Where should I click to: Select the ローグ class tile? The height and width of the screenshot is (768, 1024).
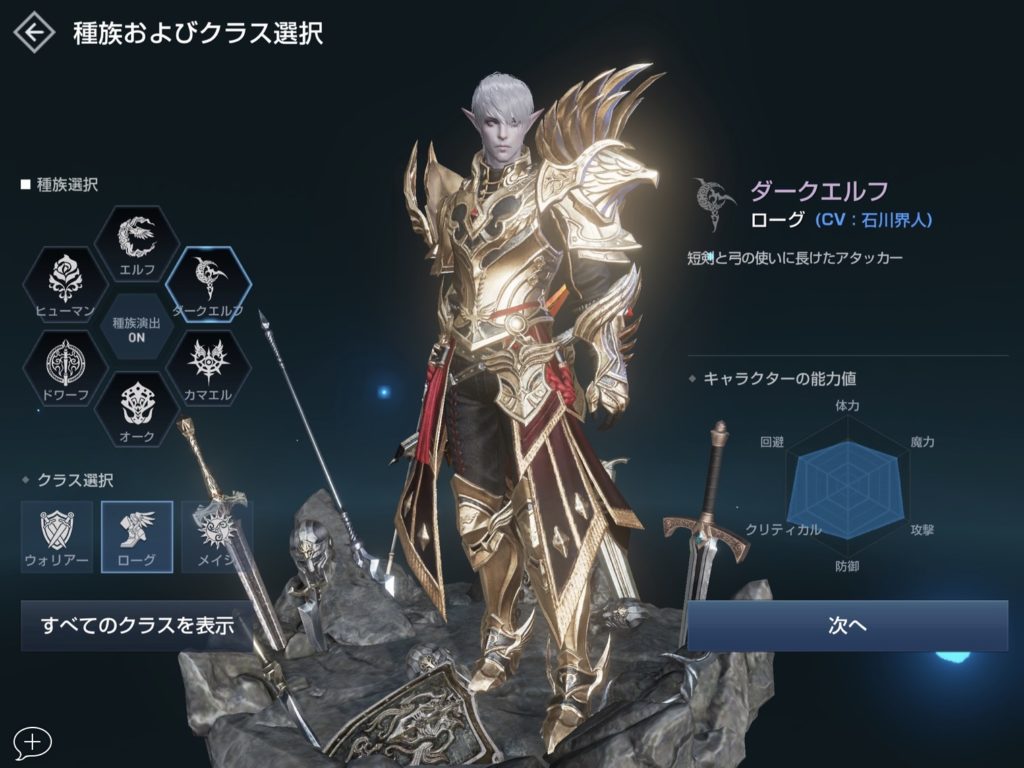pyautogui.click(x=137, y=536)
